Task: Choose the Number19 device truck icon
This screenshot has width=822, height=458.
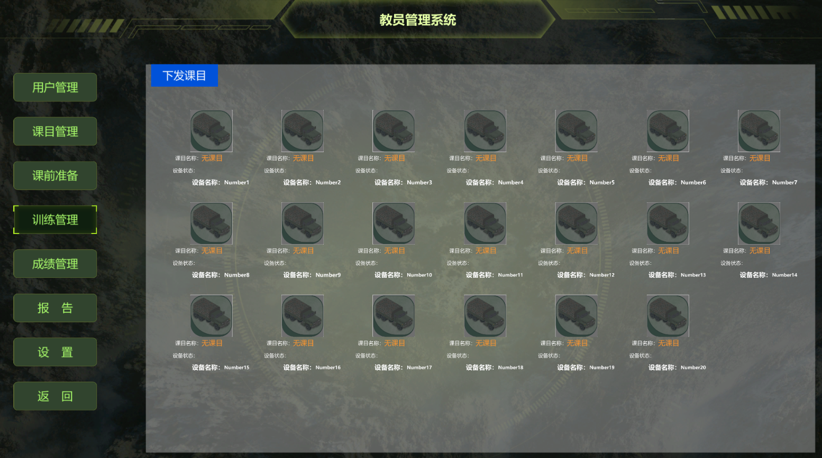Action: (577, 316)
